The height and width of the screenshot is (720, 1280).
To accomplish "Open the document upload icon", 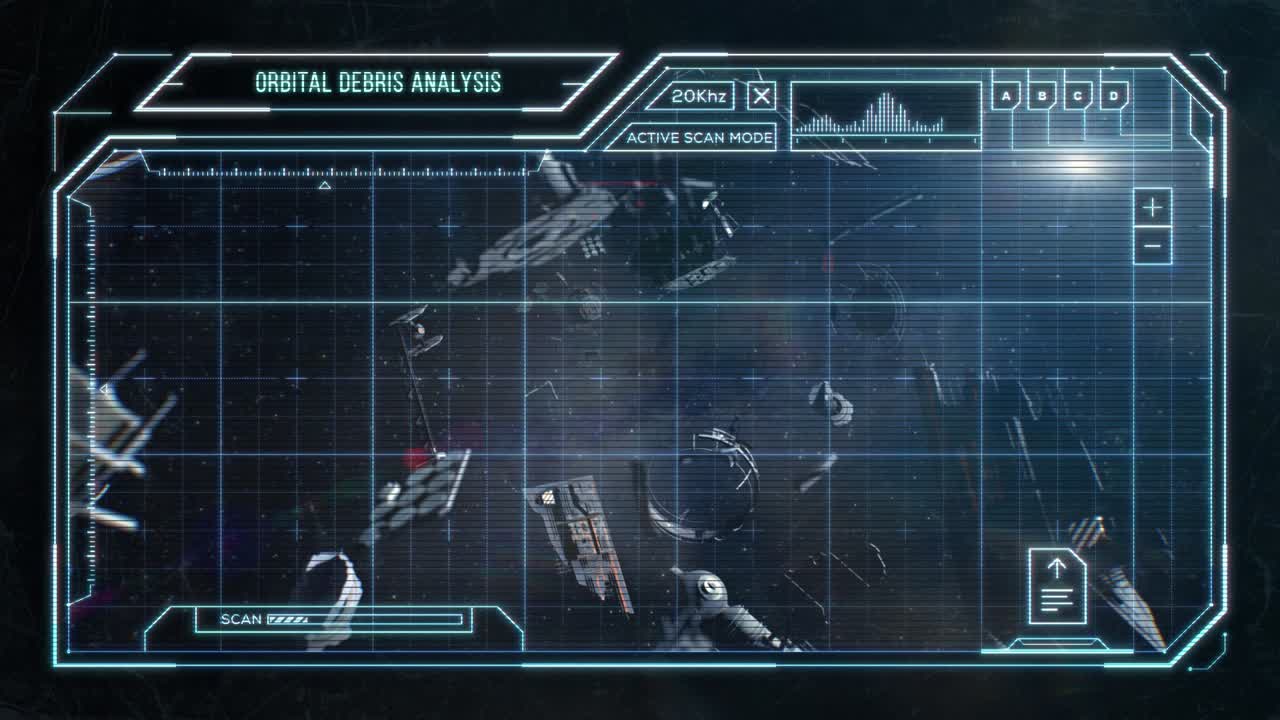I will pyautogui.click(x=1056, y=583).
